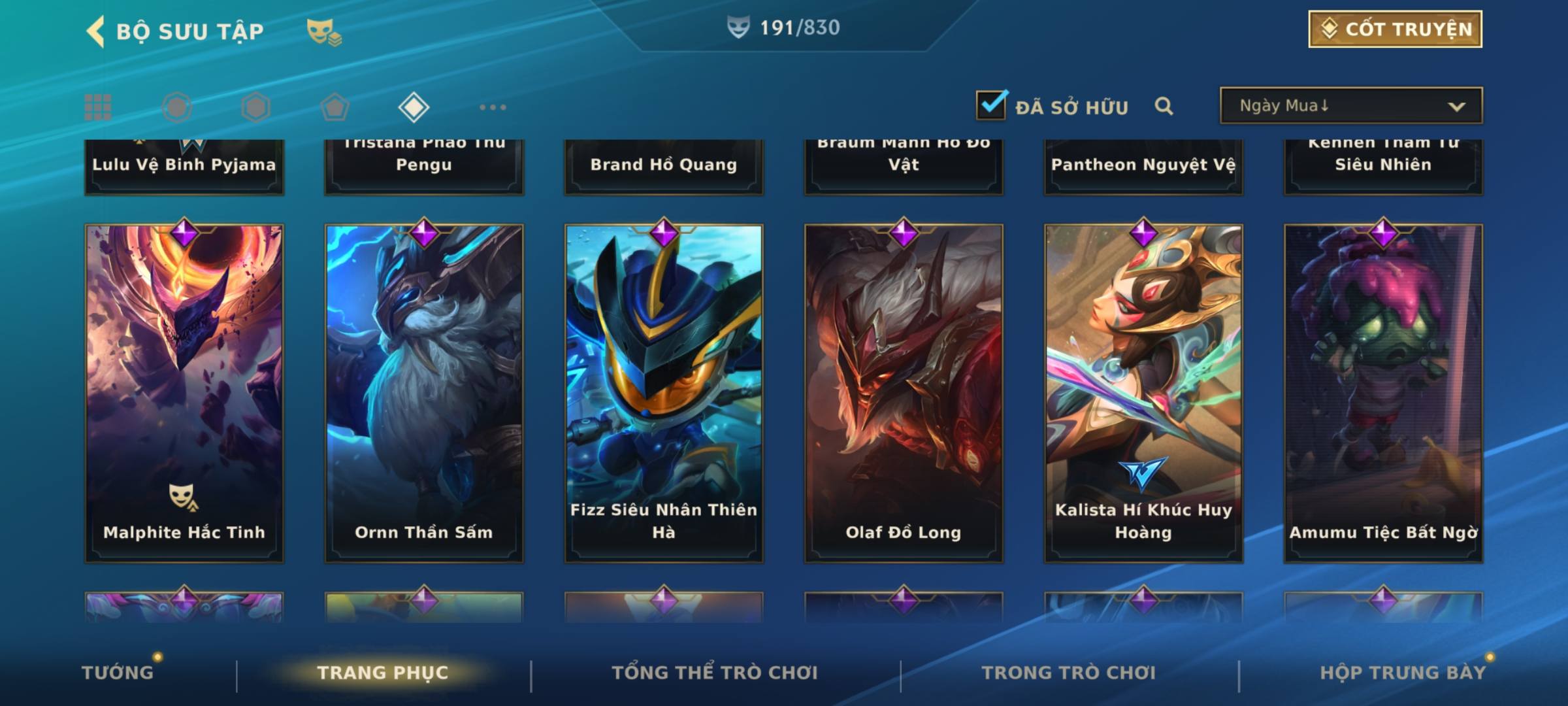This screenshot has width=1568, height=706.
Task: Choose the pentagon rarity filter
Action: 335,107
